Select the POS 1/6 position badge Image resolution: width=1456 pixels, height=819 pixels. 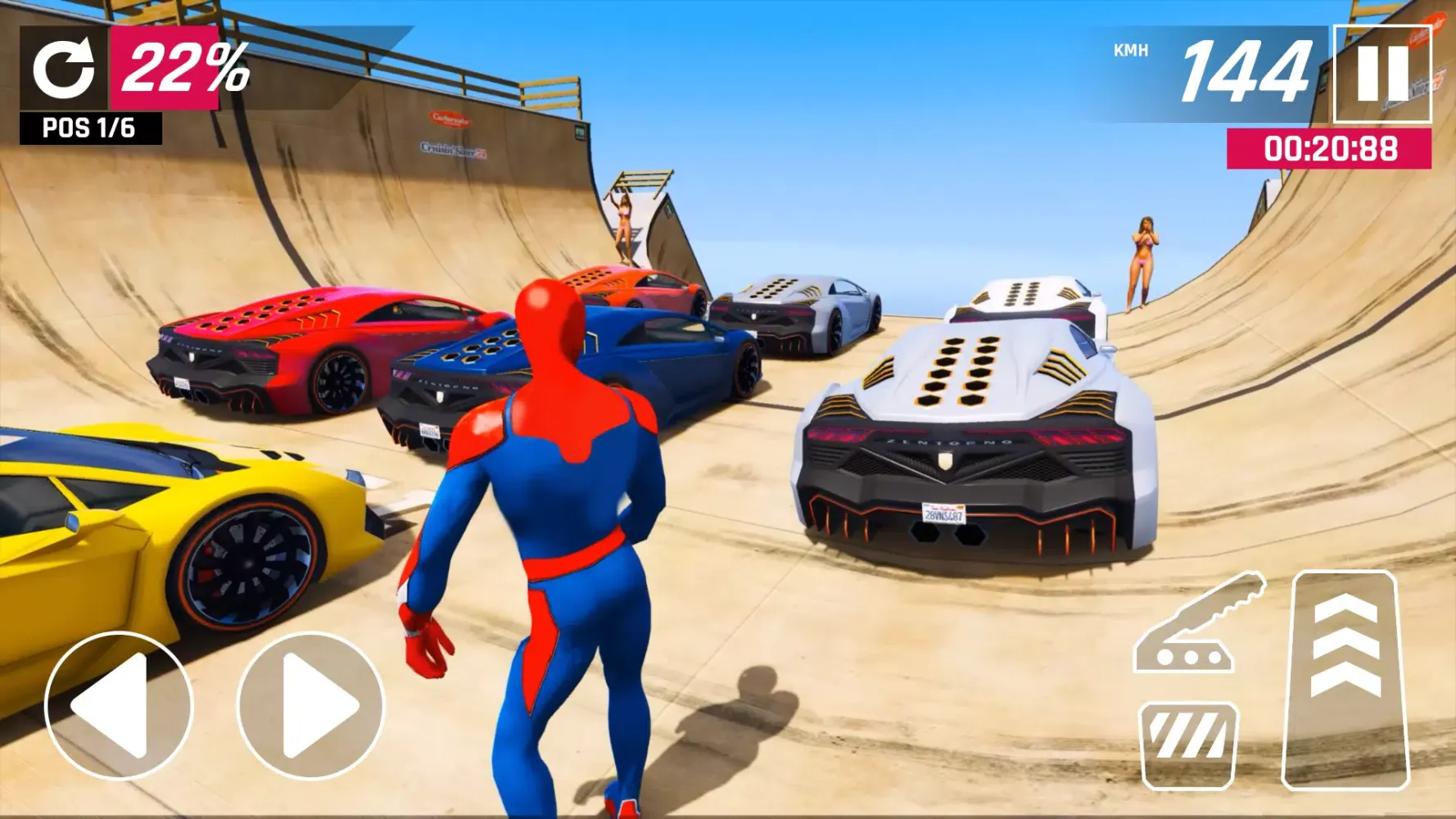(88, 128)
